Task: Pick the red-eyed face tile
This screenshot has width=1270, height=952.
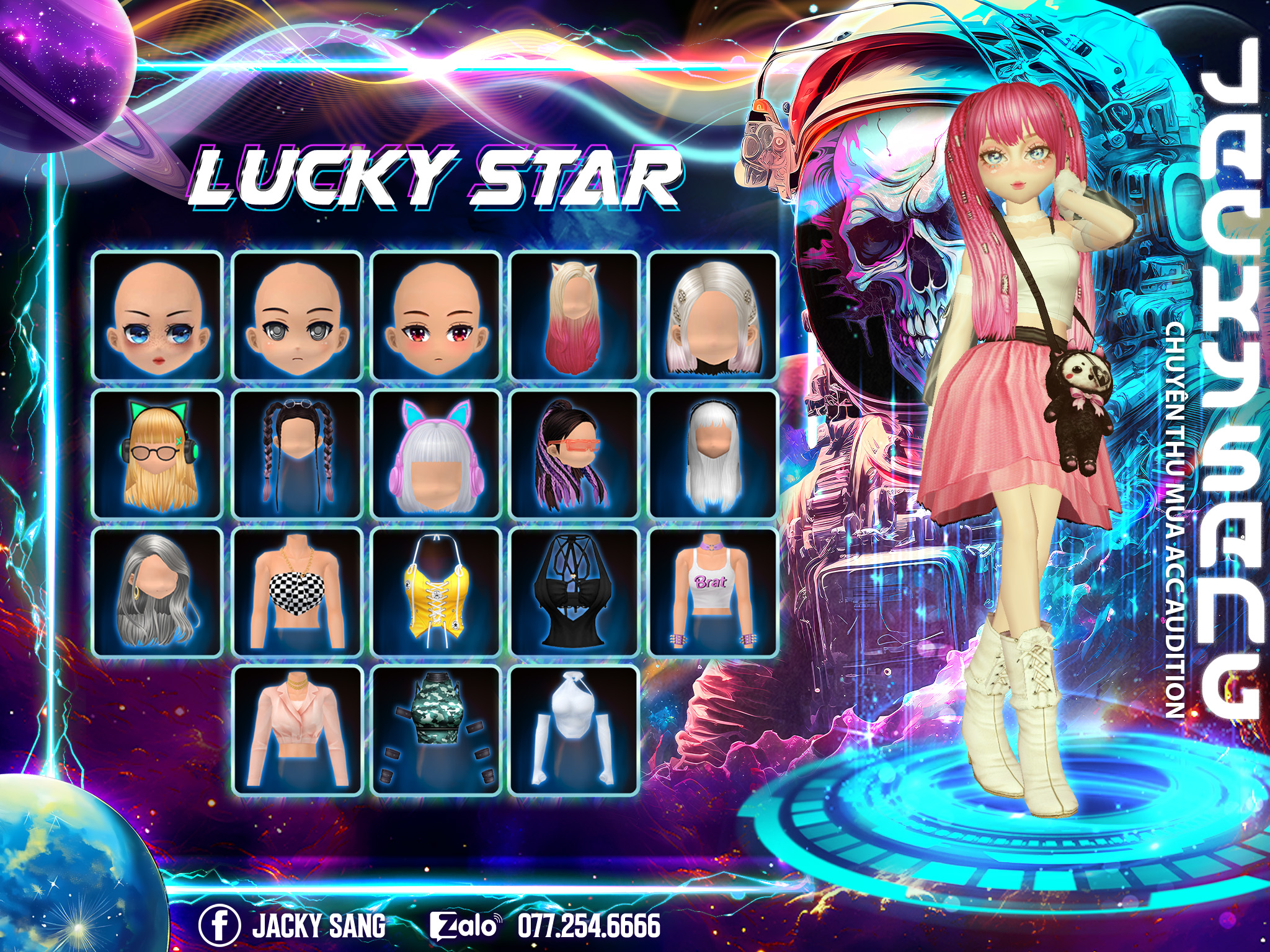Action: 436,316
